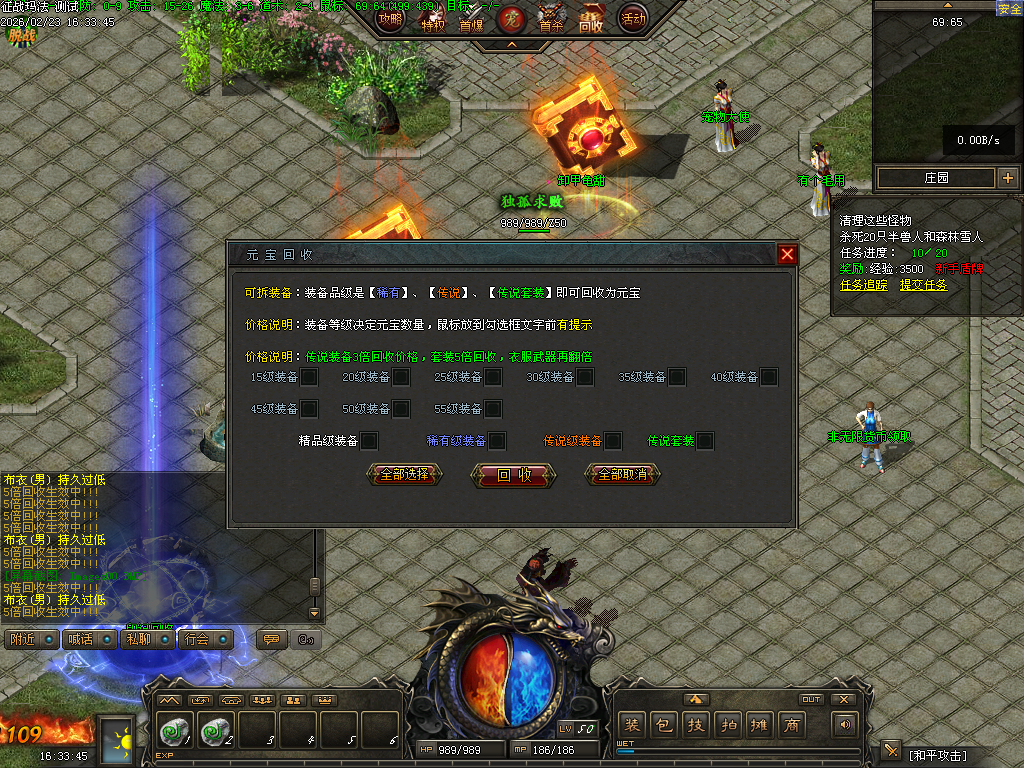
Task: Click the 全部选择 button
Action: (404, 475)
